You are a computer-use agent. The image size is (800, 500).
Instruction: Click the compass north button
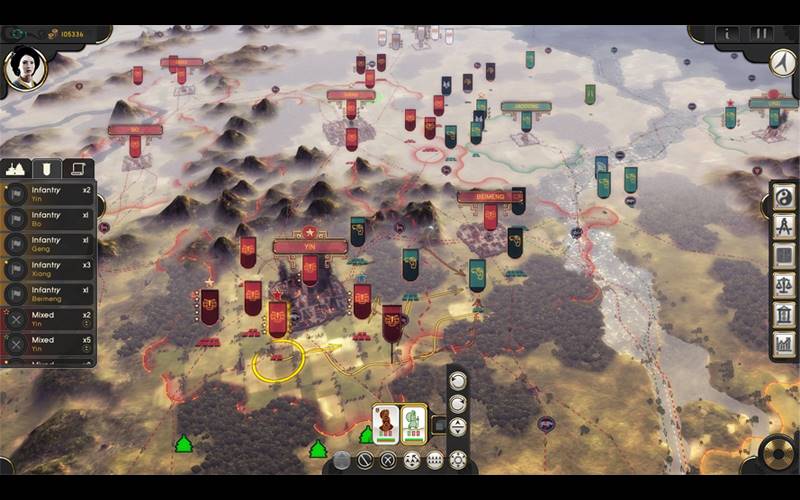[781, 61]
